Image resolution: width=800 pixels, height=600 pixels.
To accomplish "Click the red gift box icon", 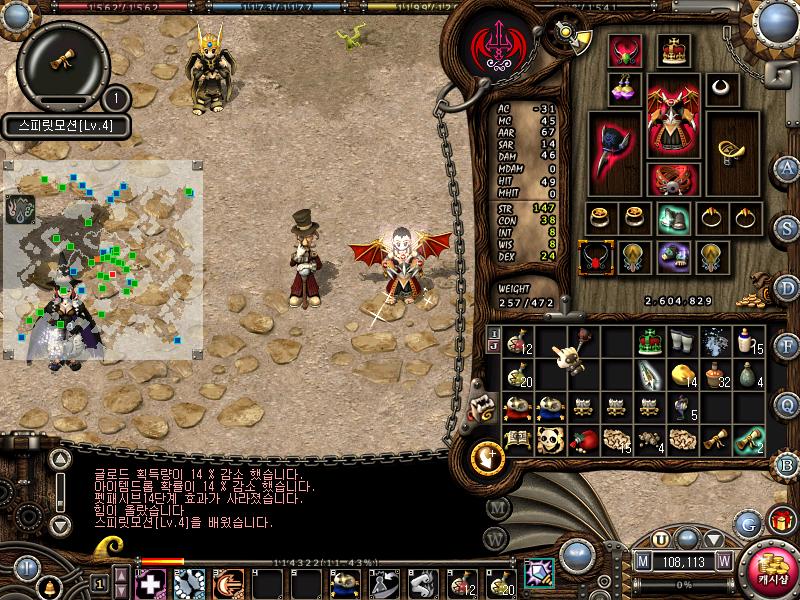I will (780, 519).
